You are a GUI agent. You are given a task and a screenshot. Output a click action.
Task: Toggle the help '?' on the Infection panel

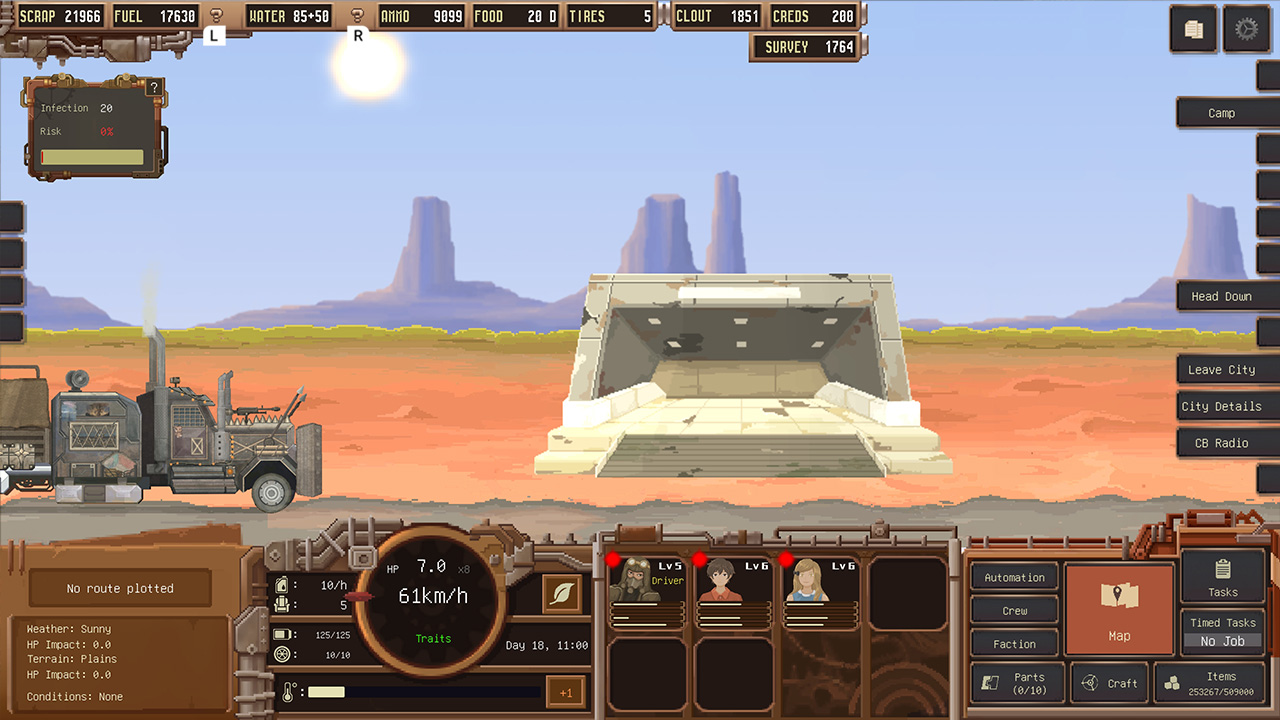click(153, 87)
